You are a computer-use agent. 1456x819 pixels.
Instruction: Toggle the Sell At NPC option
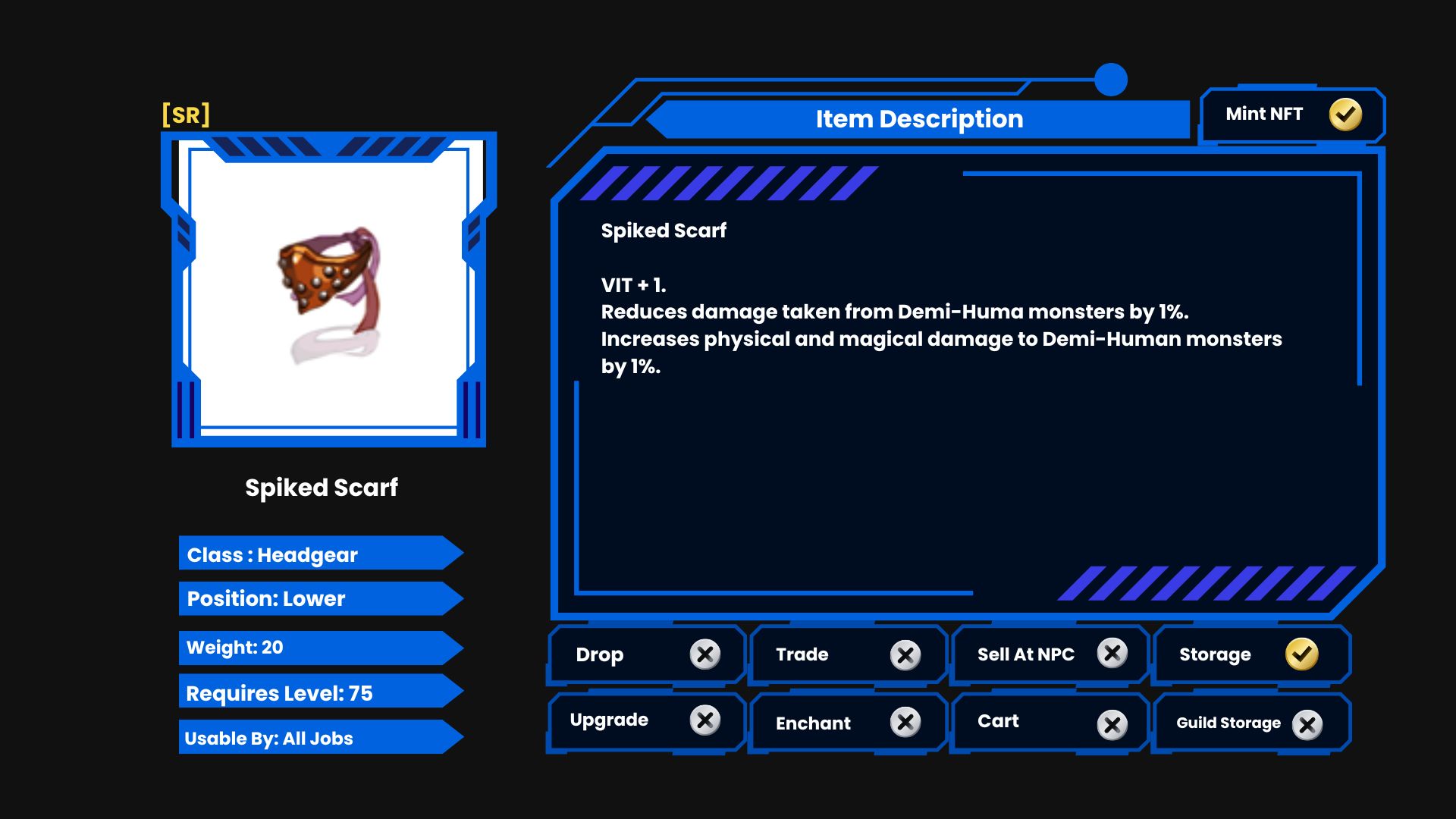point(1050,654)
